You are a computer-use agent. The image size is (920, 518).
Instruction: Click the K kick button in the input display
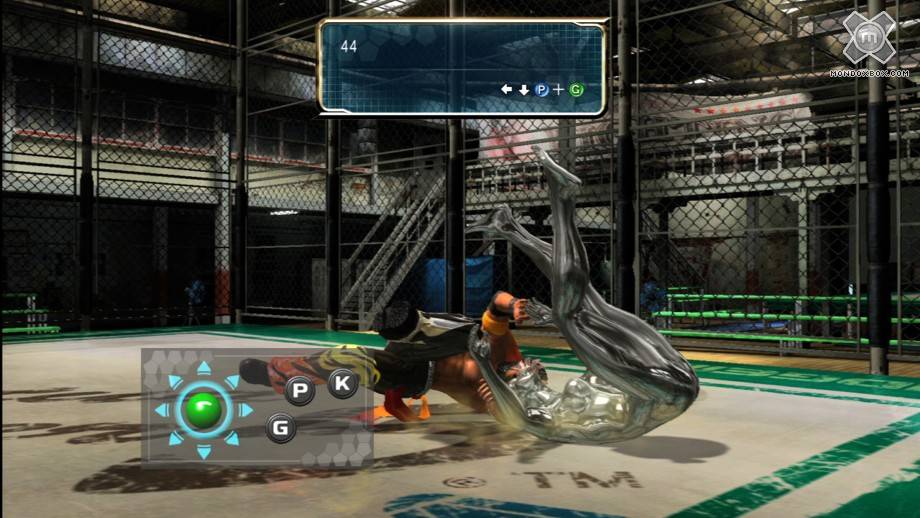[343, 382]
